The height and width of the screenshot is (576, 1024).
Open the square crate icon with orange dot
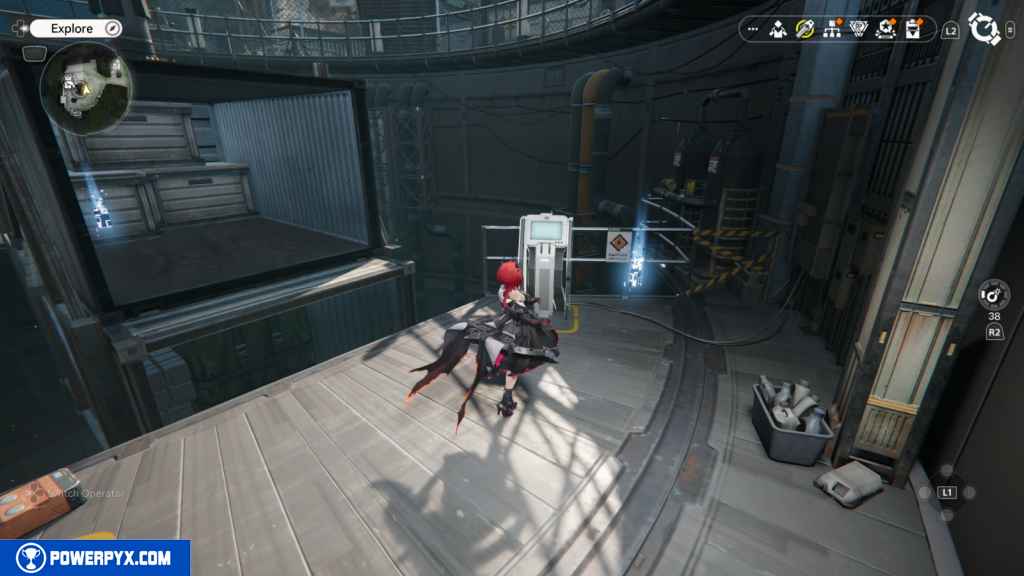click(912, 29)
